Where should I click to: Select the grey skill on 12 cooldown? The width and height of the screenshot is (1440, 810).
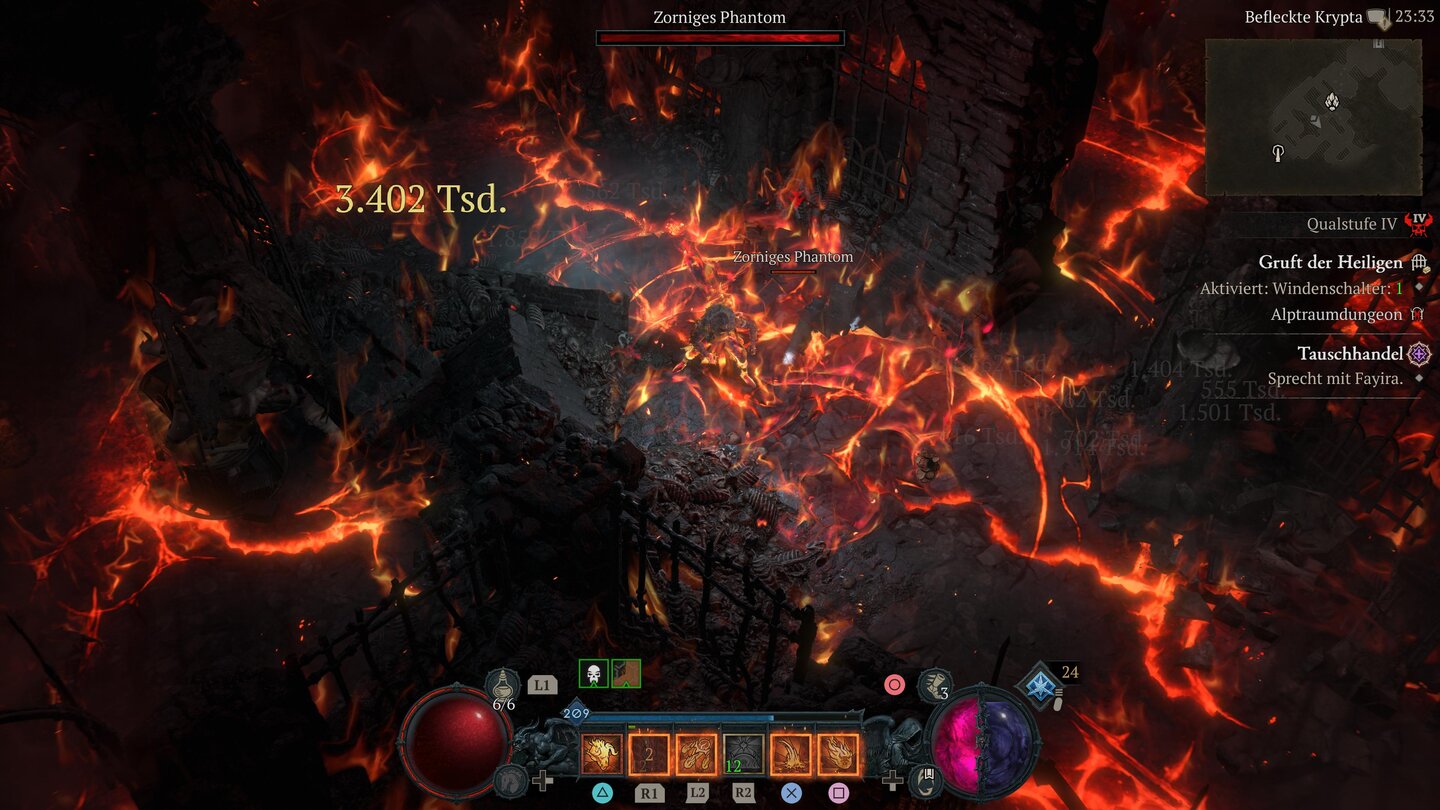743,754
